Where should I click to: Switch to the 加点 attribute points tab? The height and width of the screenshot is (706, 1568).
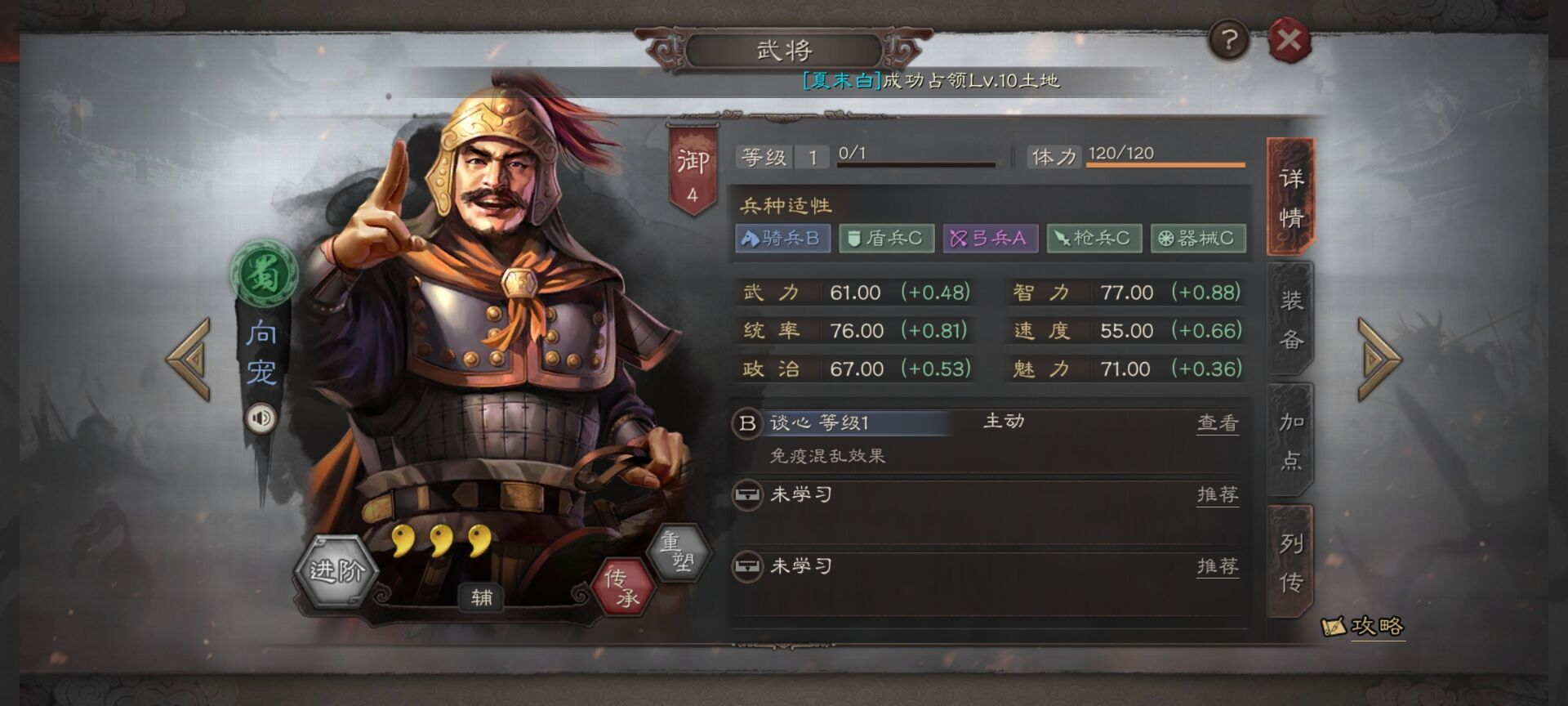[x=1290, y=440]
